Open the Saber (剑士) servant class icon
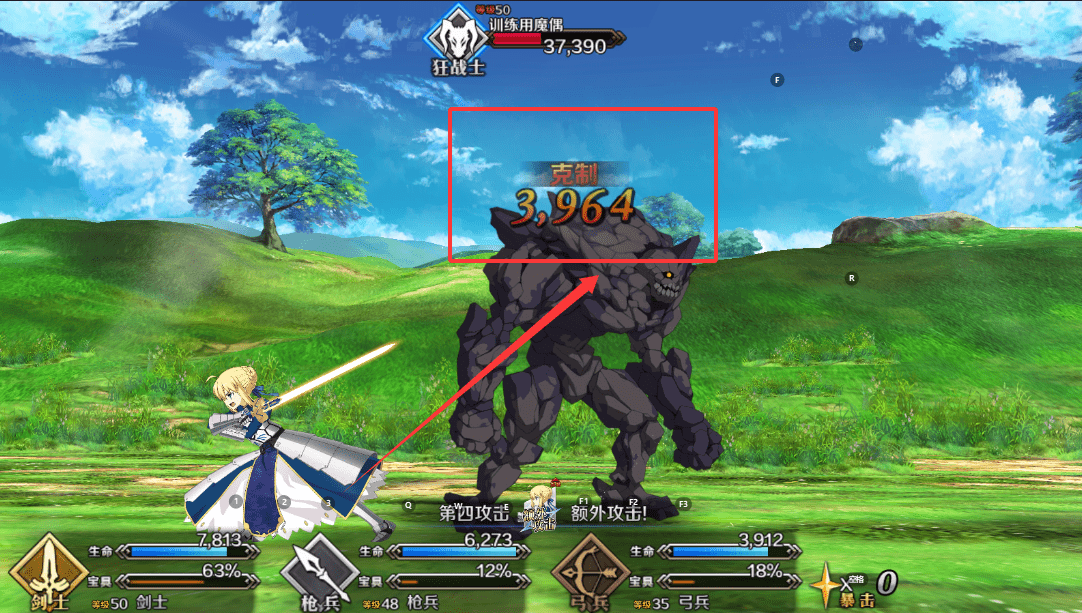This screenshot has width=1082, height=613. tap(48, 572)
